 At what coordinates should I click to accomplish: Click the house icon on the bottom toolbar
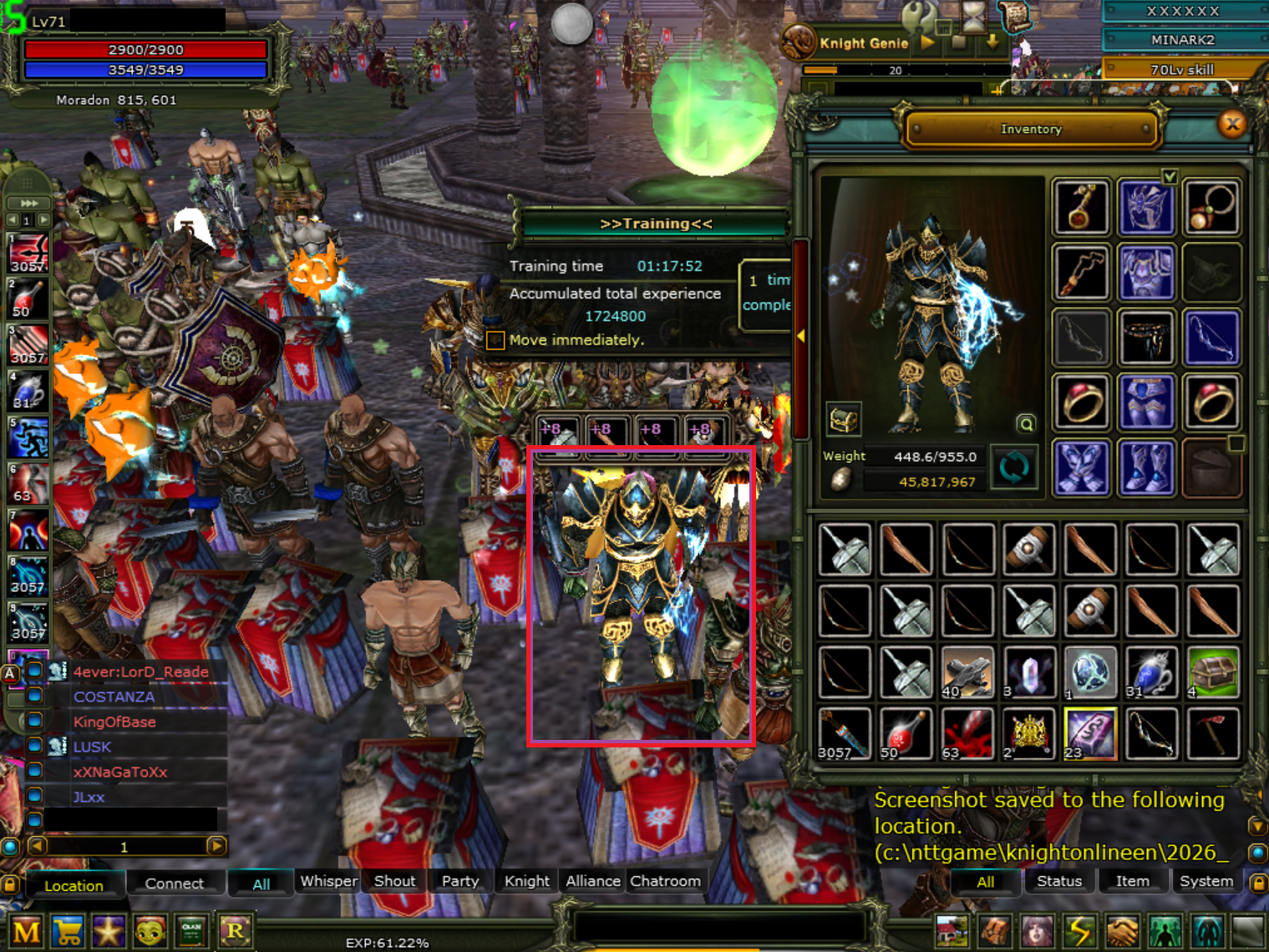click(954, 929)
